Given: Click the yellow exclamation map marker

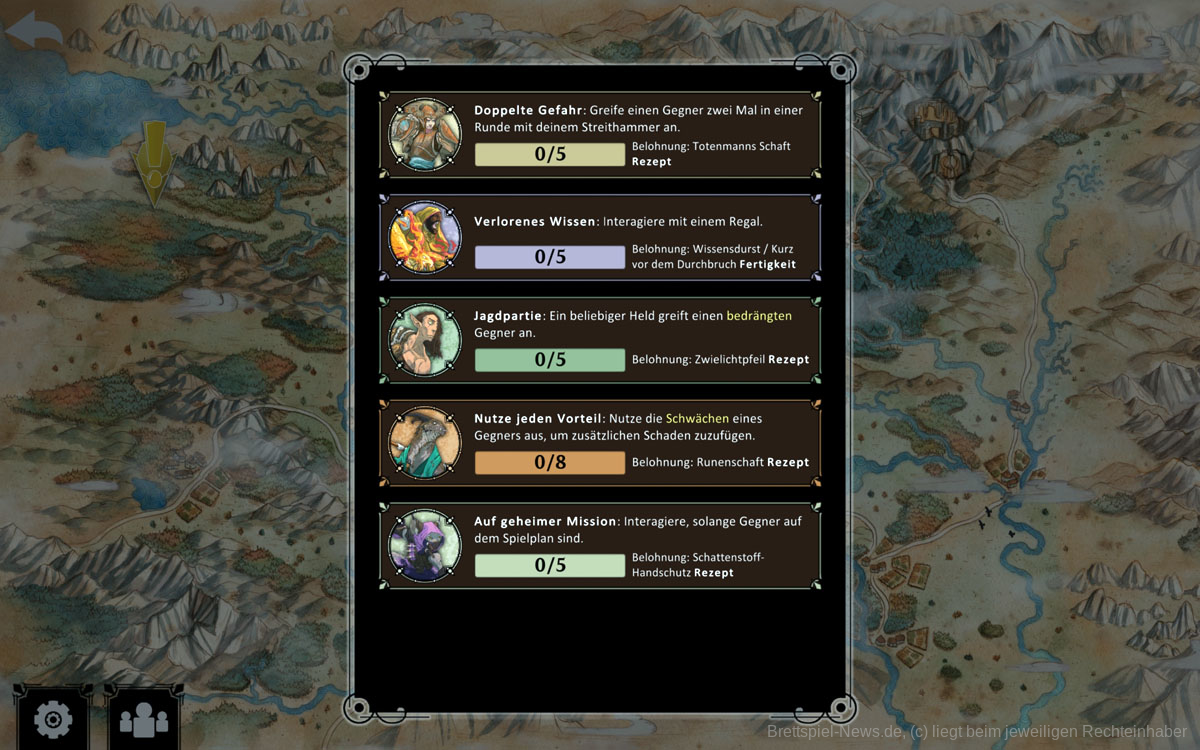Looking at the screenshot, I should [154, 160].
